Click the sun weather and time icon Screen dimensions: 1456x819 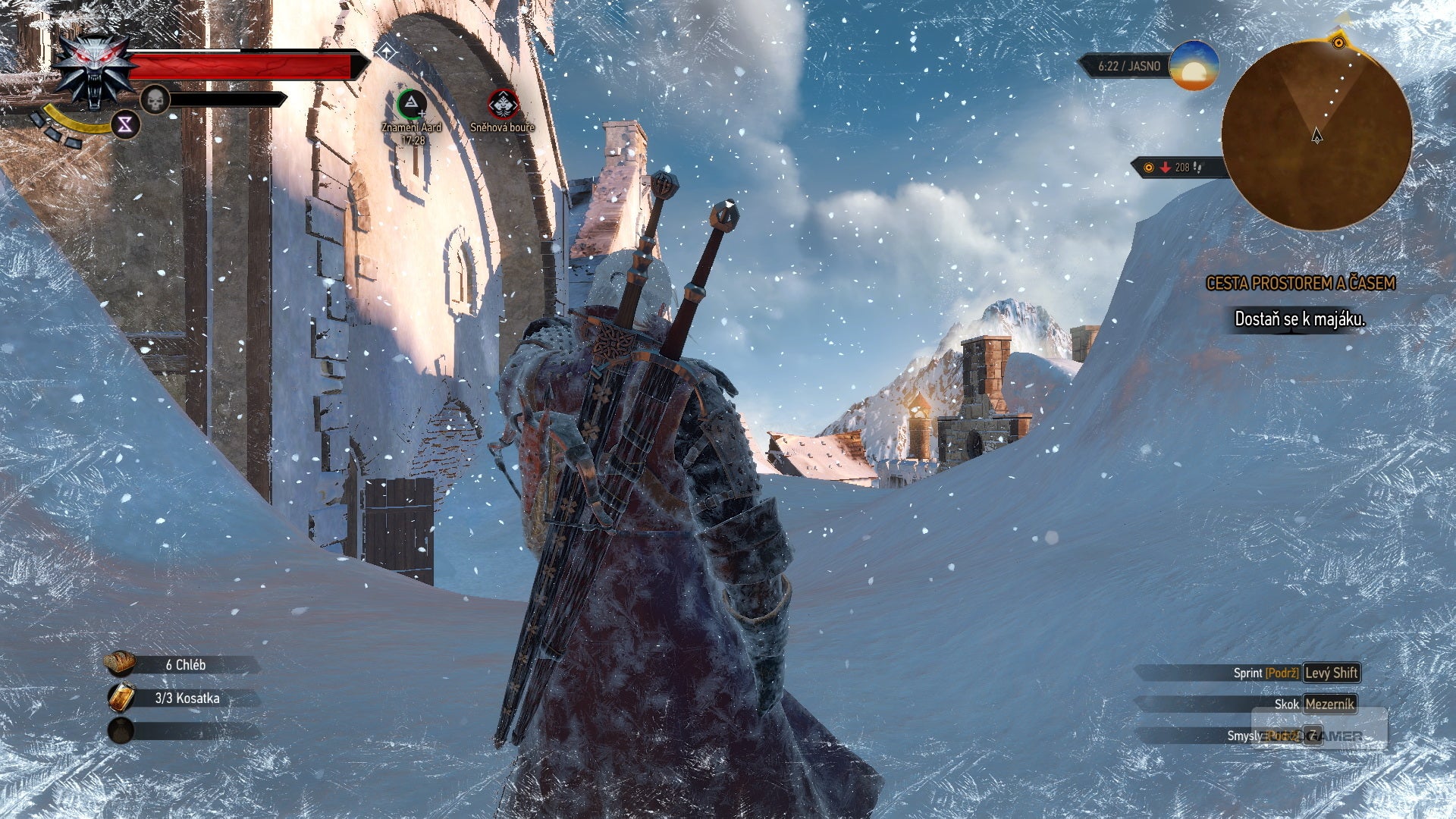1194,66
